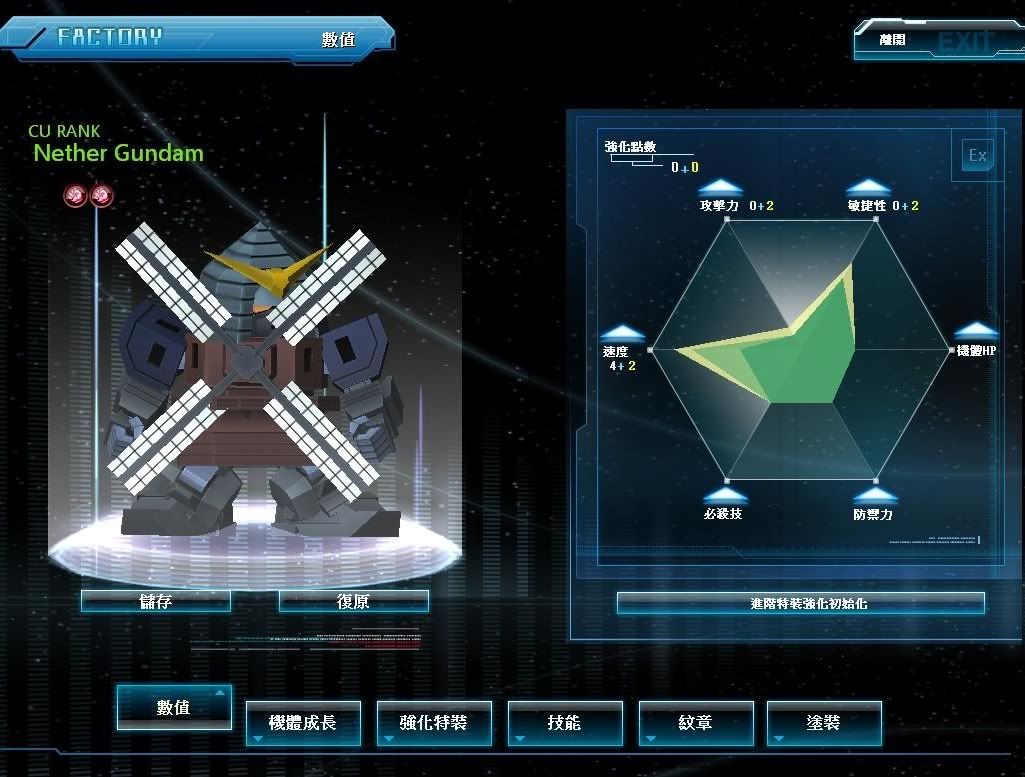Increase 防禦力 with its blue arrow
Viewport: 1025px width, 777px height.
[x=873, y=496]
